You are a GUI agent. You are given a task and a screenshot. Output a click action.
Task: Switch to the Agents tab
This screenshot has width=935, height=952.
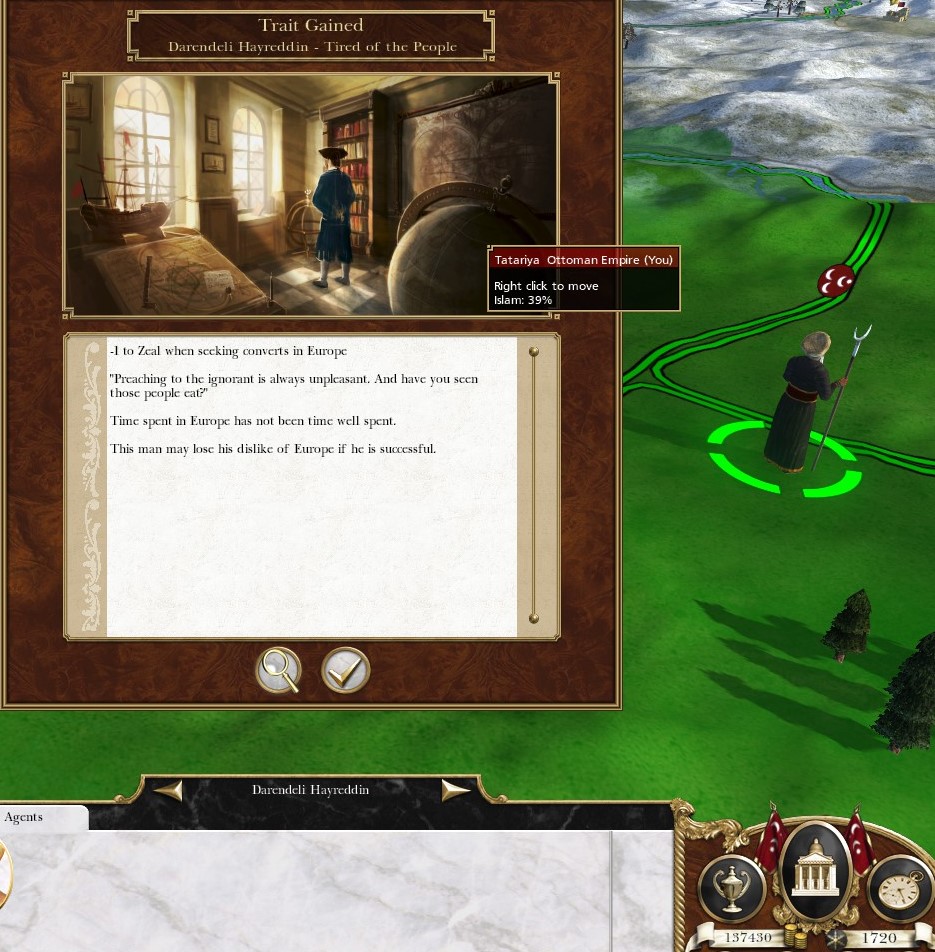coord(24,817)
